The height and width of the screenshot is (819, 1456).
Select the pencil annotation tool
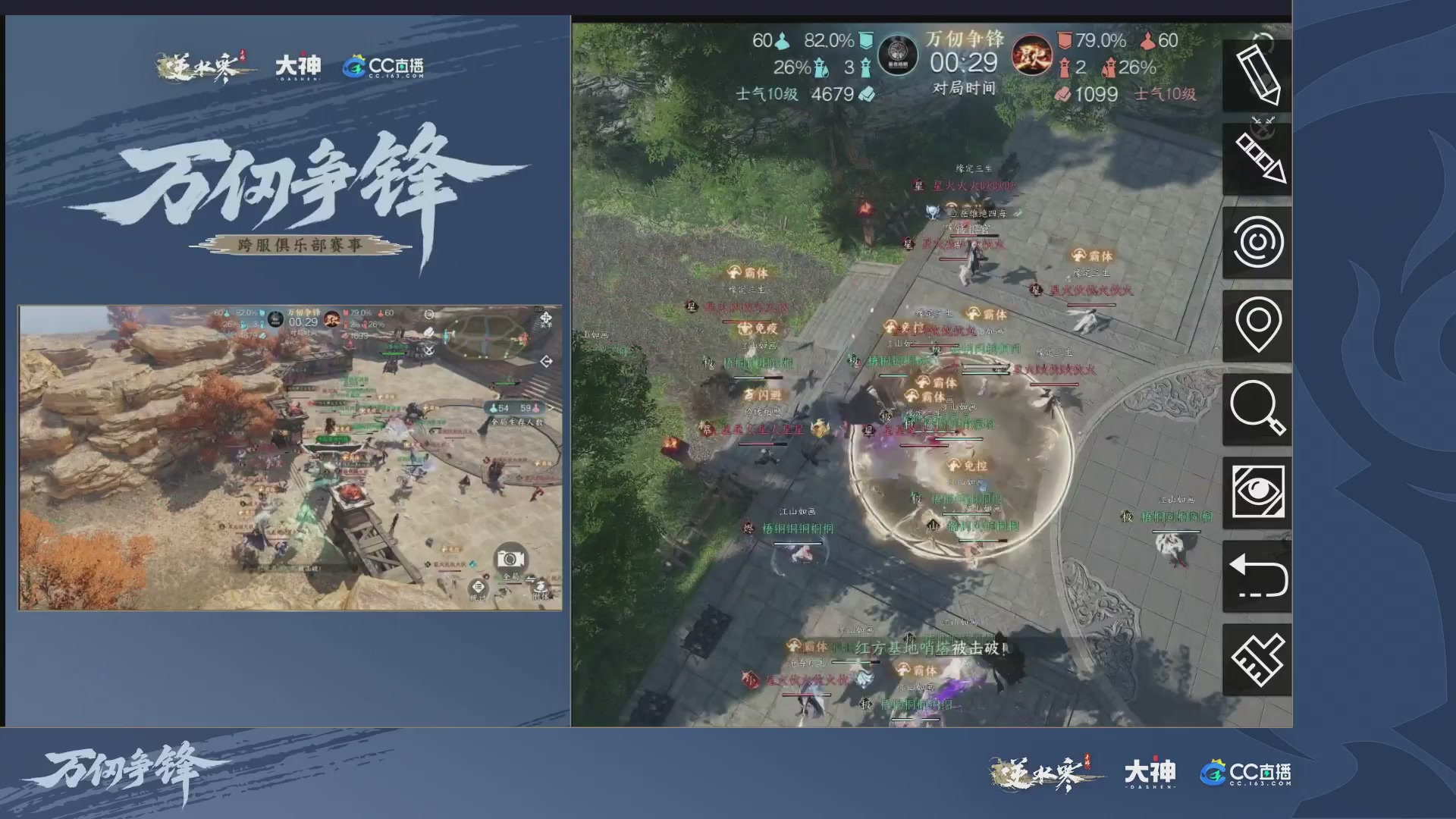click(x=1258, y=73)
